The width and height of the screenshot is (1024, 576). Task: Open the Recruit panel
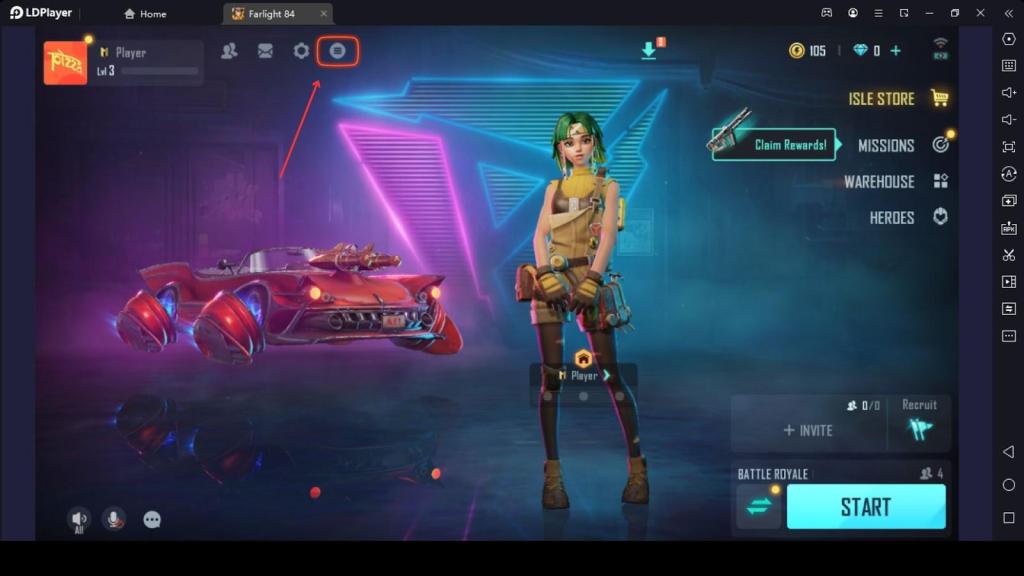(919, 423)
